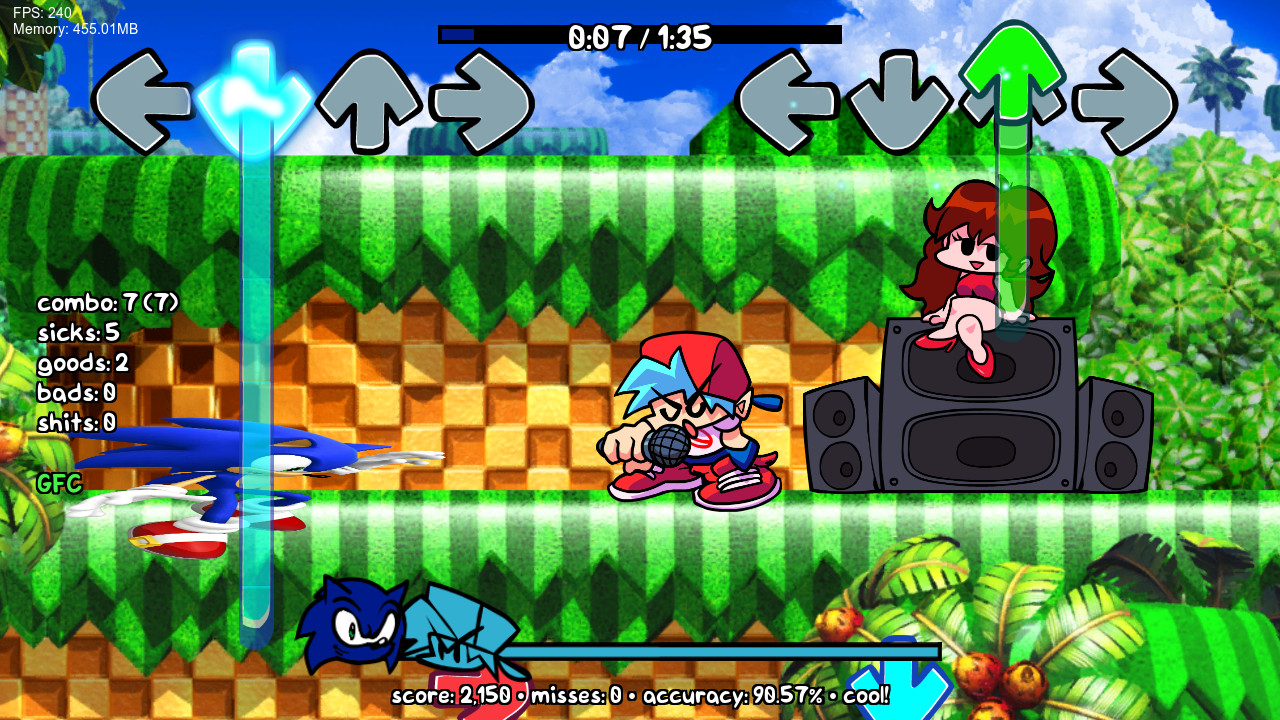Viewport: 1280px width, 720px height.
Task: Click the song timer bar showing 0:07
Action: tap(640, 36)
